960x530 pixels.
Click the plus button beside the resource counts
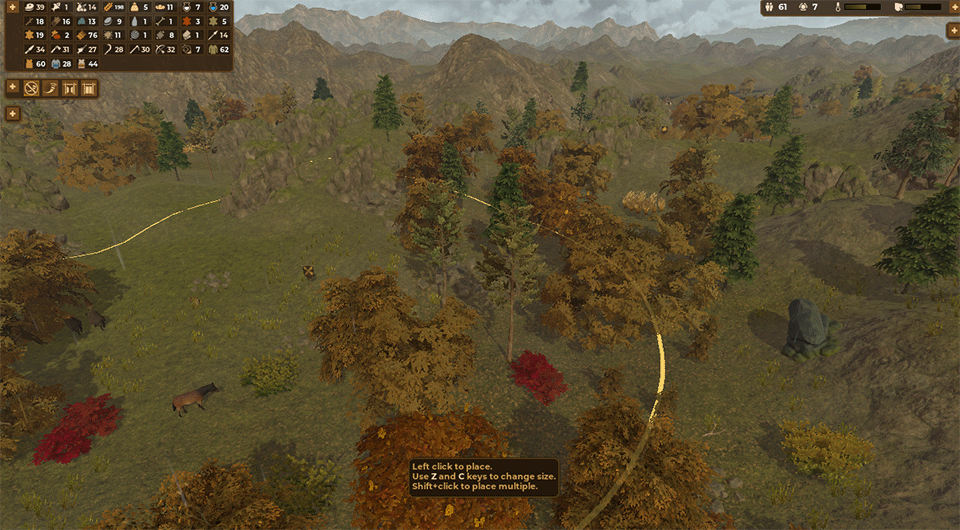pos(12,8)
